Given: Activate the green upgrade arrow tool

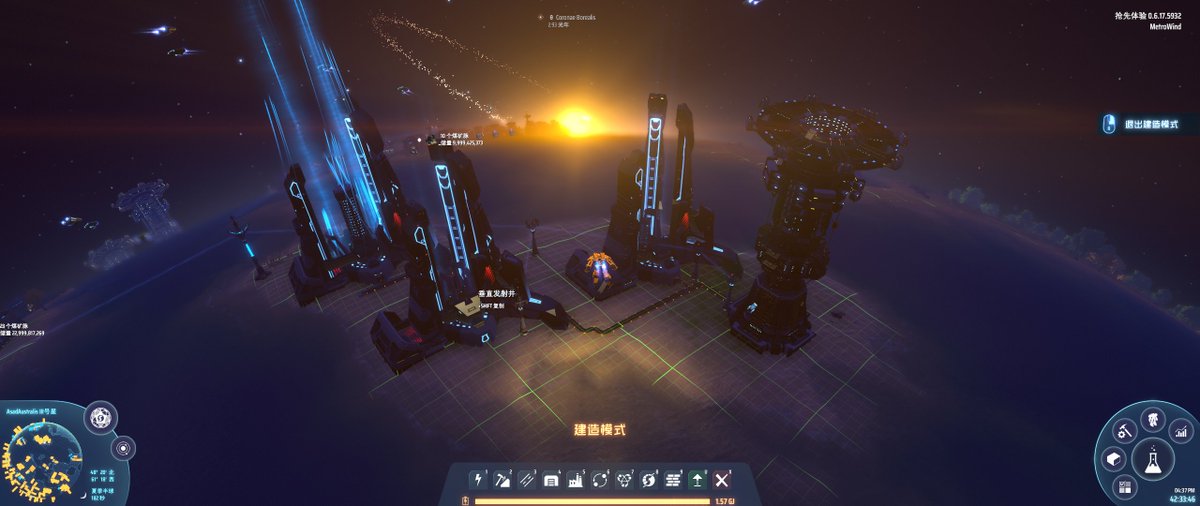Looking at the screenshot, I should tap(697, 481).
